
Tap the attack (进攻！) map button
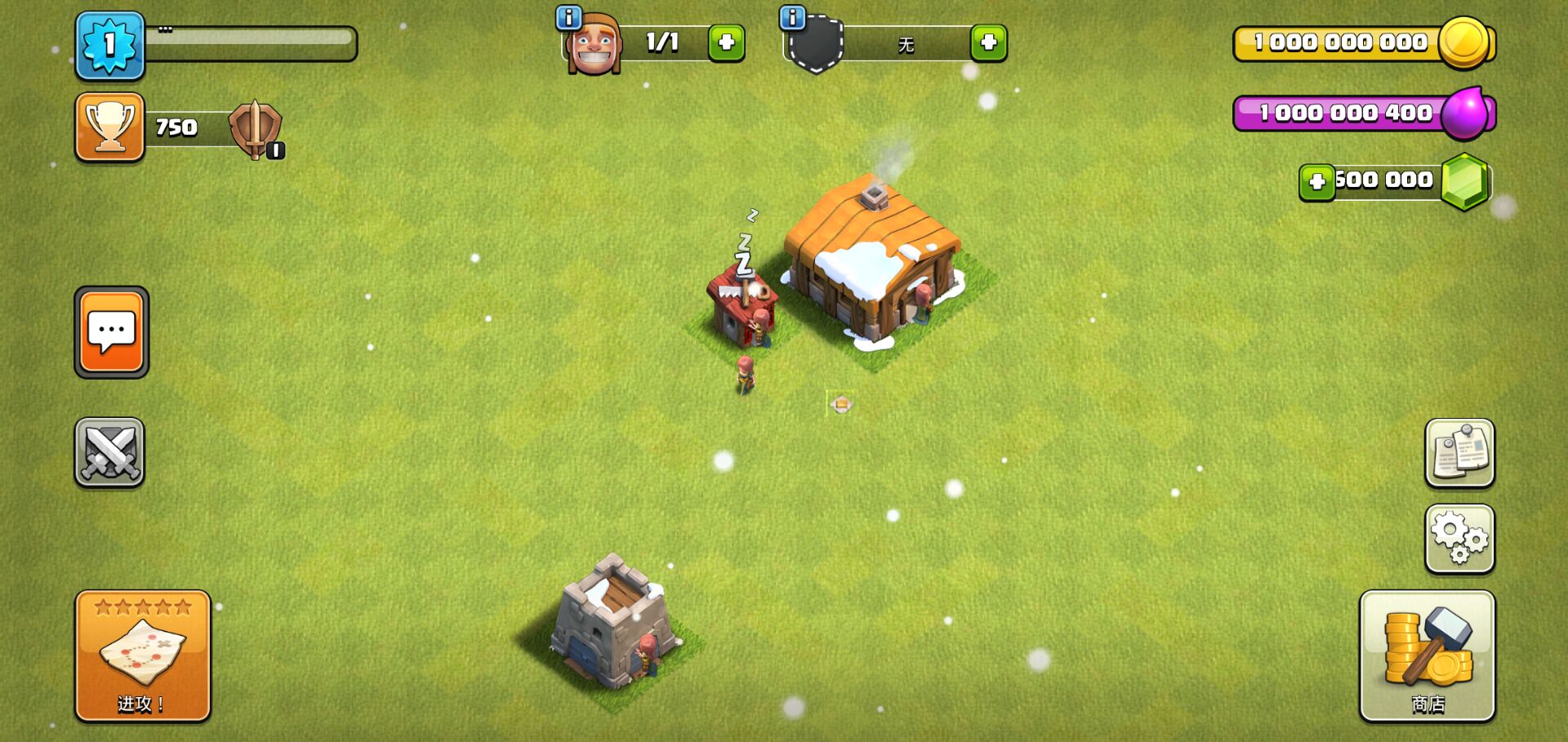point(143,655)
